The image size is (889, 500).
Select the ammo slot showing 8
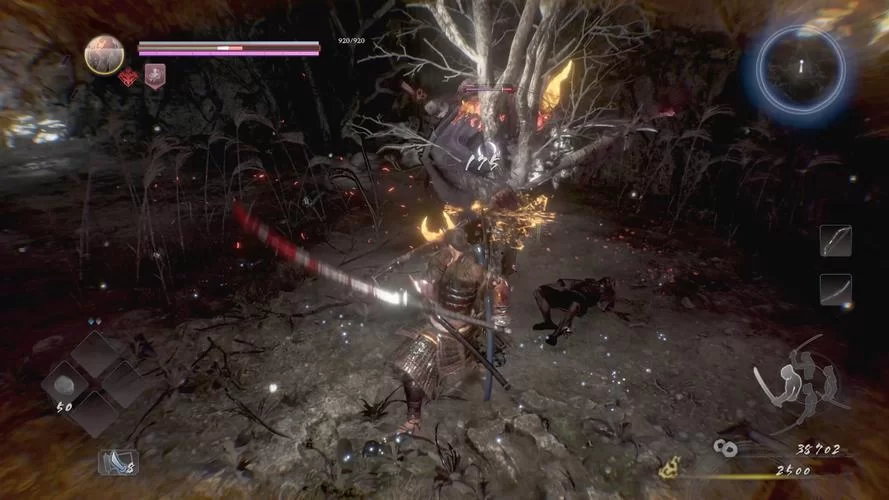click(x=117, y=462)
